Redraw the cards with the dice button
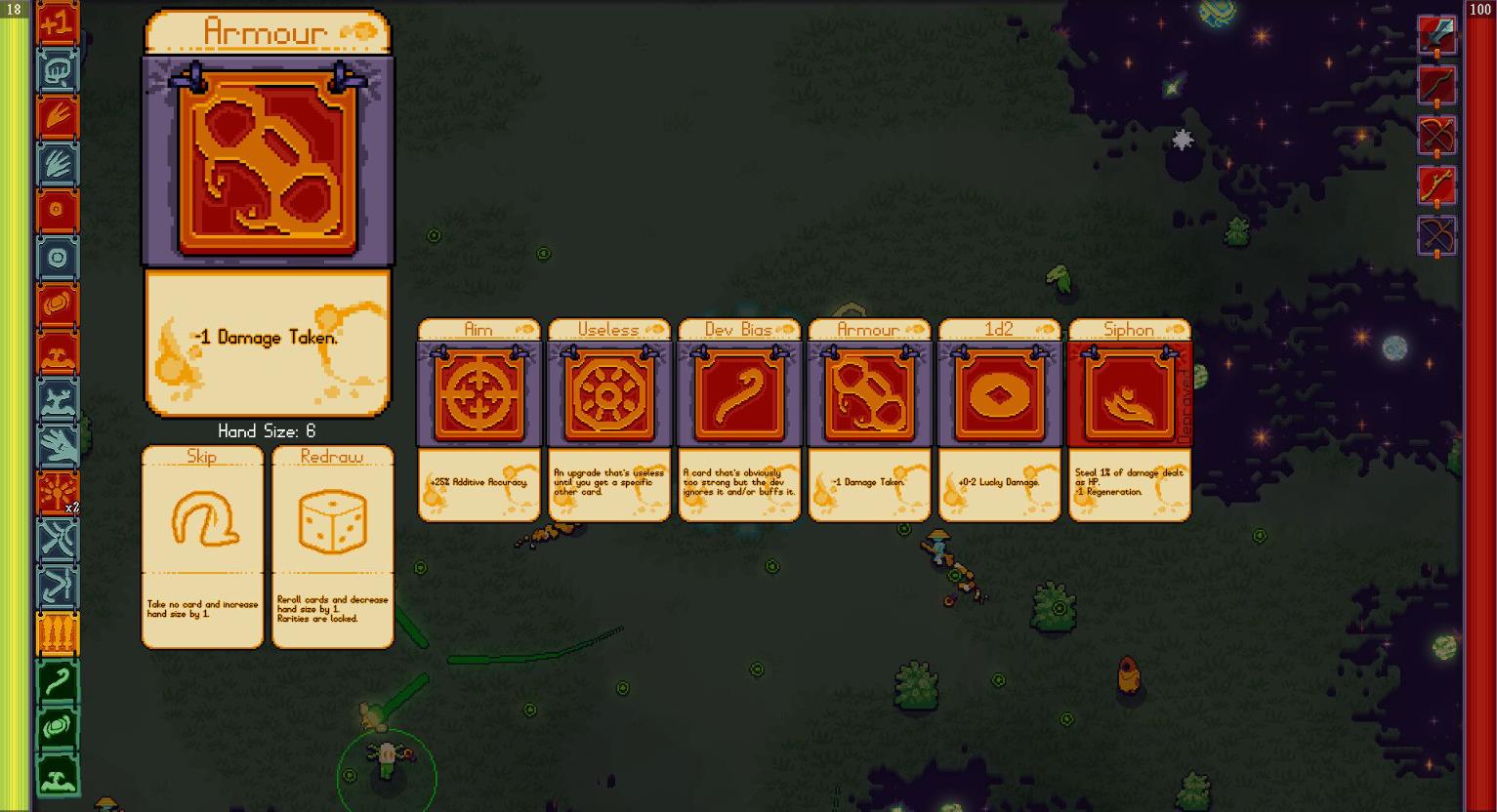The height and width of the screenshot is (812, 1497). [x=332, y=547]
